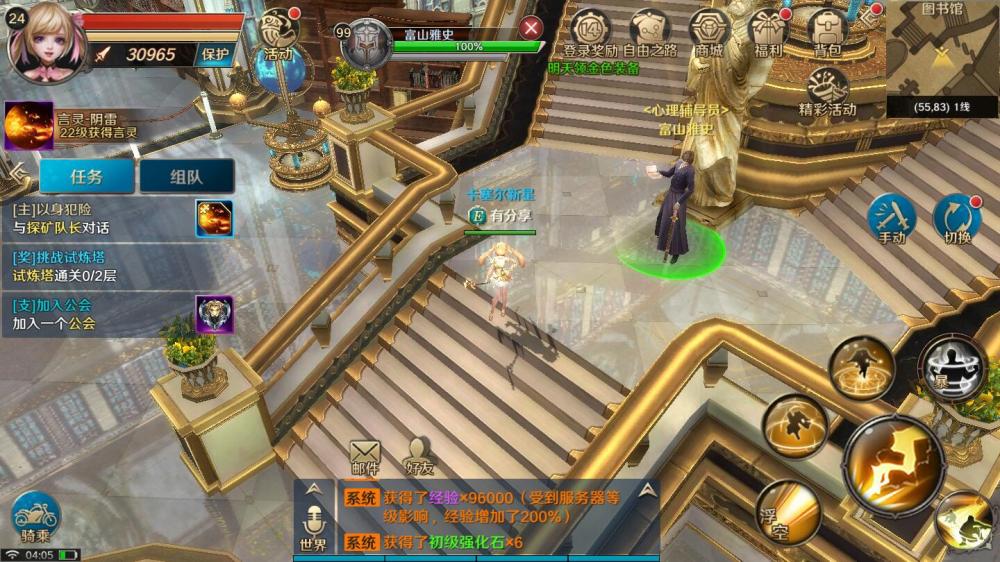
Task: Click the 图书馆 minimap
Action: pos(941,57)
